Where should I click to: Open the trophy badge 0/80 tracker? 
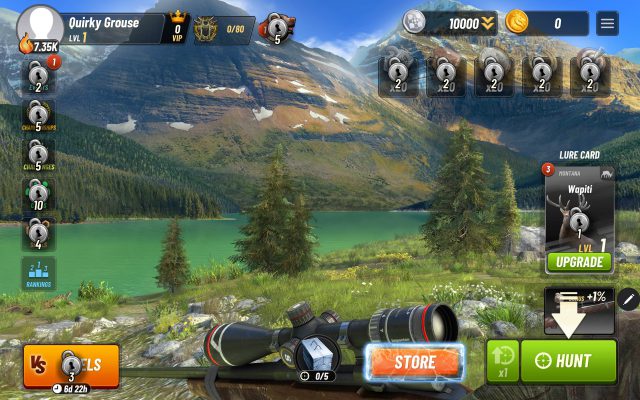click(221, 27)
